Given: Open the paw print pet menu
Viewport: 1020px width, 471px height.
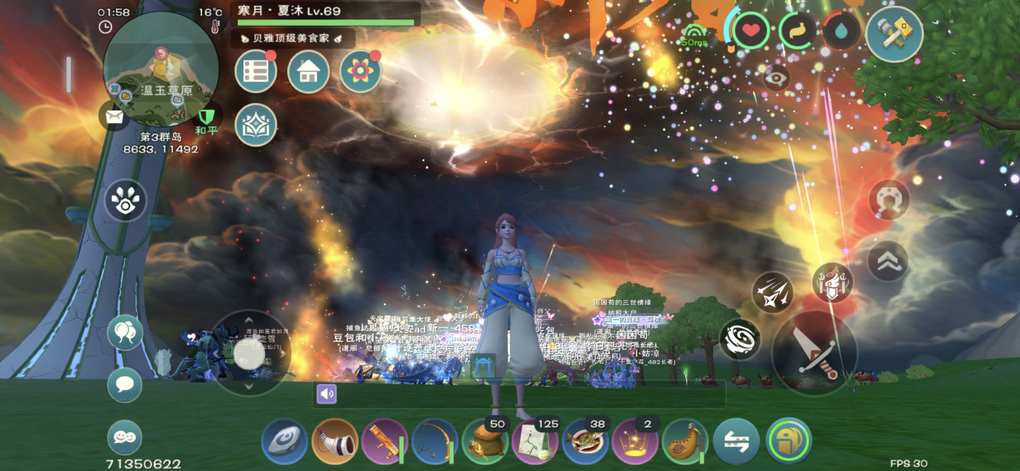Looking at the screenshot, I should (x=125, y=200).
